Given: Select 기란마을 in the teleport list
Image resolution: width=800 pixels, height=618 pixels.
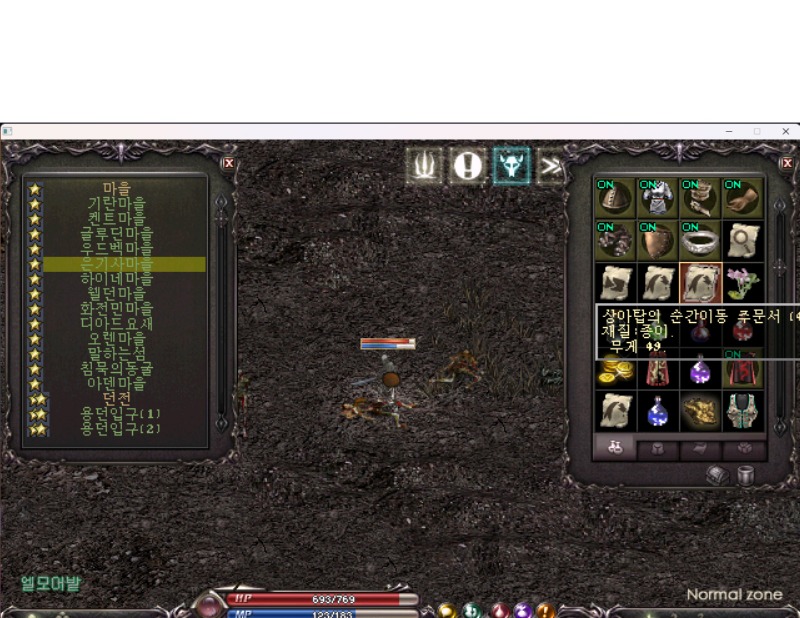Looking at the screenshot, I should (124, 203).
